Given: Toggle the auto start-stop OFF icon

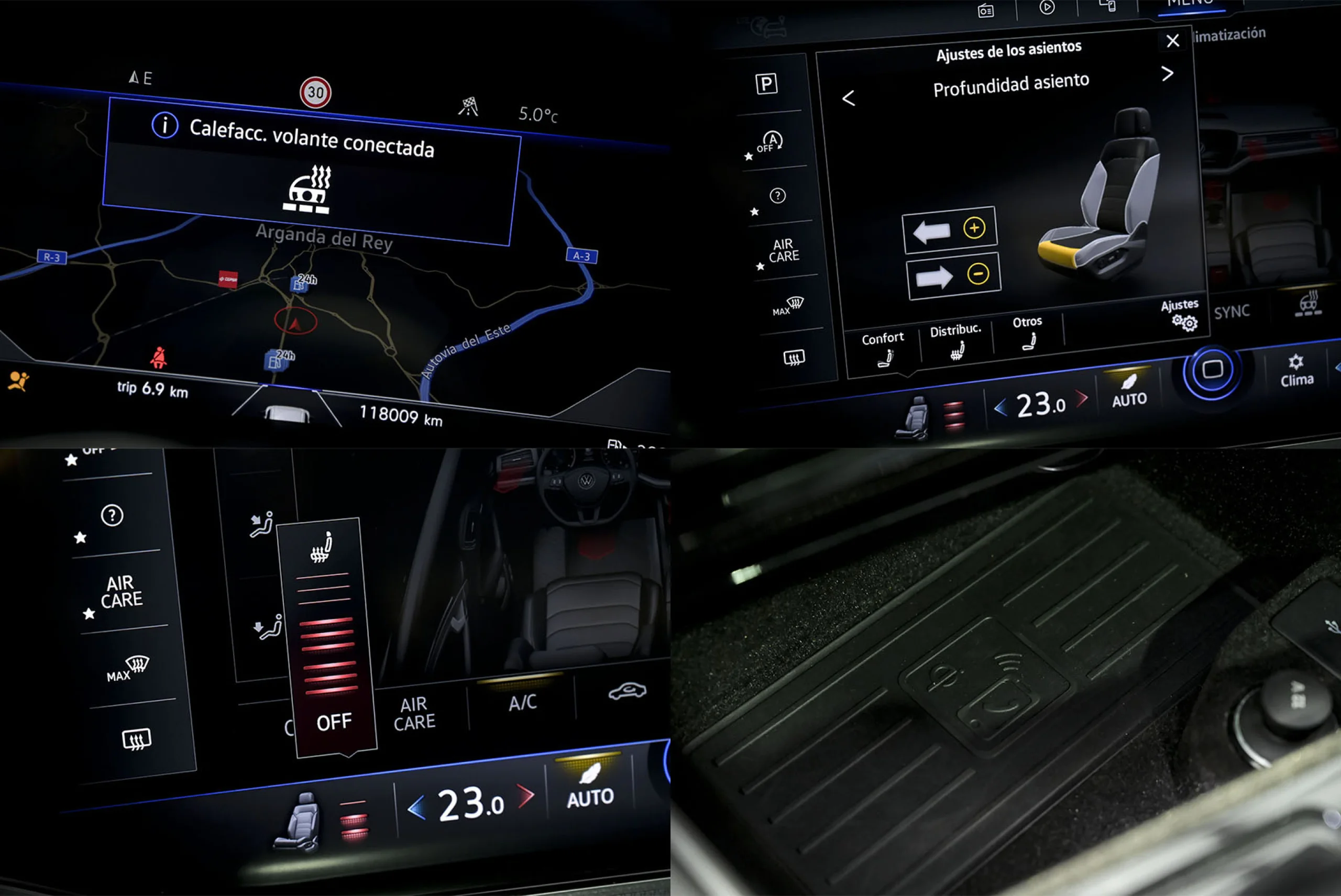Looking at the screenshot, I should [770, 142].
